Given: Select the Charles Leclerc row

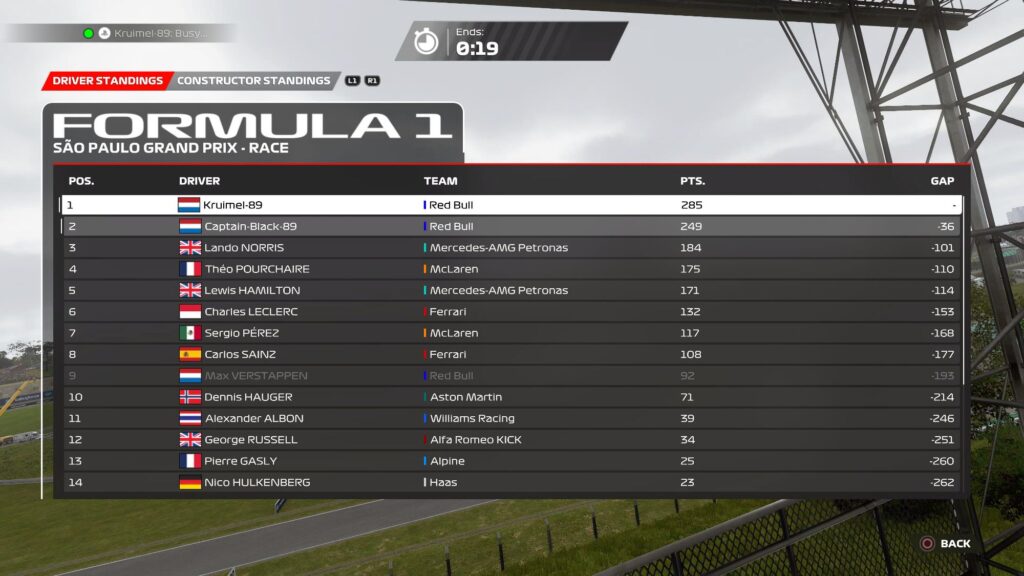Looking at the screenshot, I should 512,312.
